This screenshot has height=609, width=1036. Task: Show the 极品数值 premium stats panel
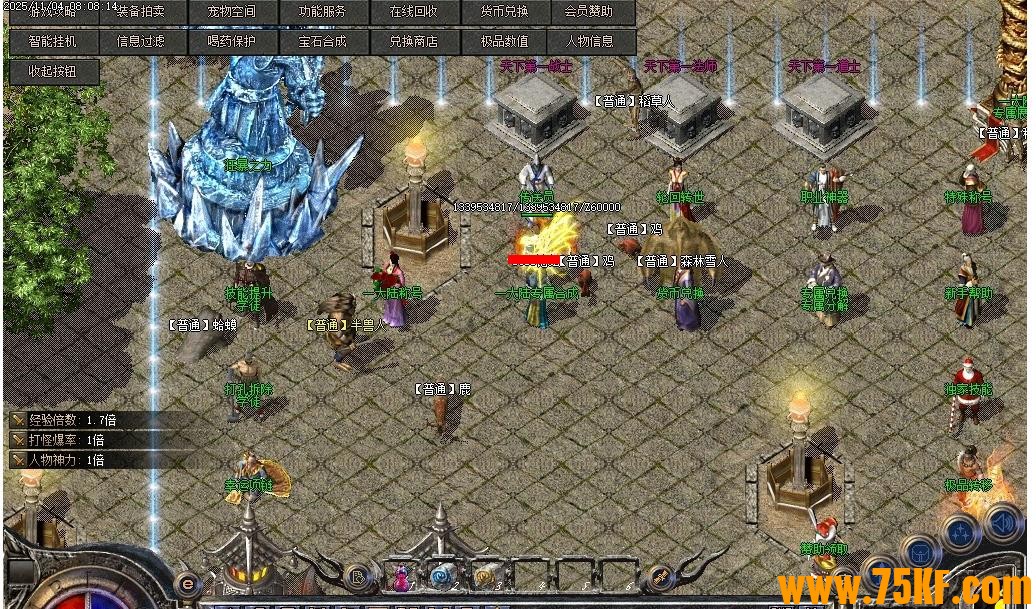point(504,42)
